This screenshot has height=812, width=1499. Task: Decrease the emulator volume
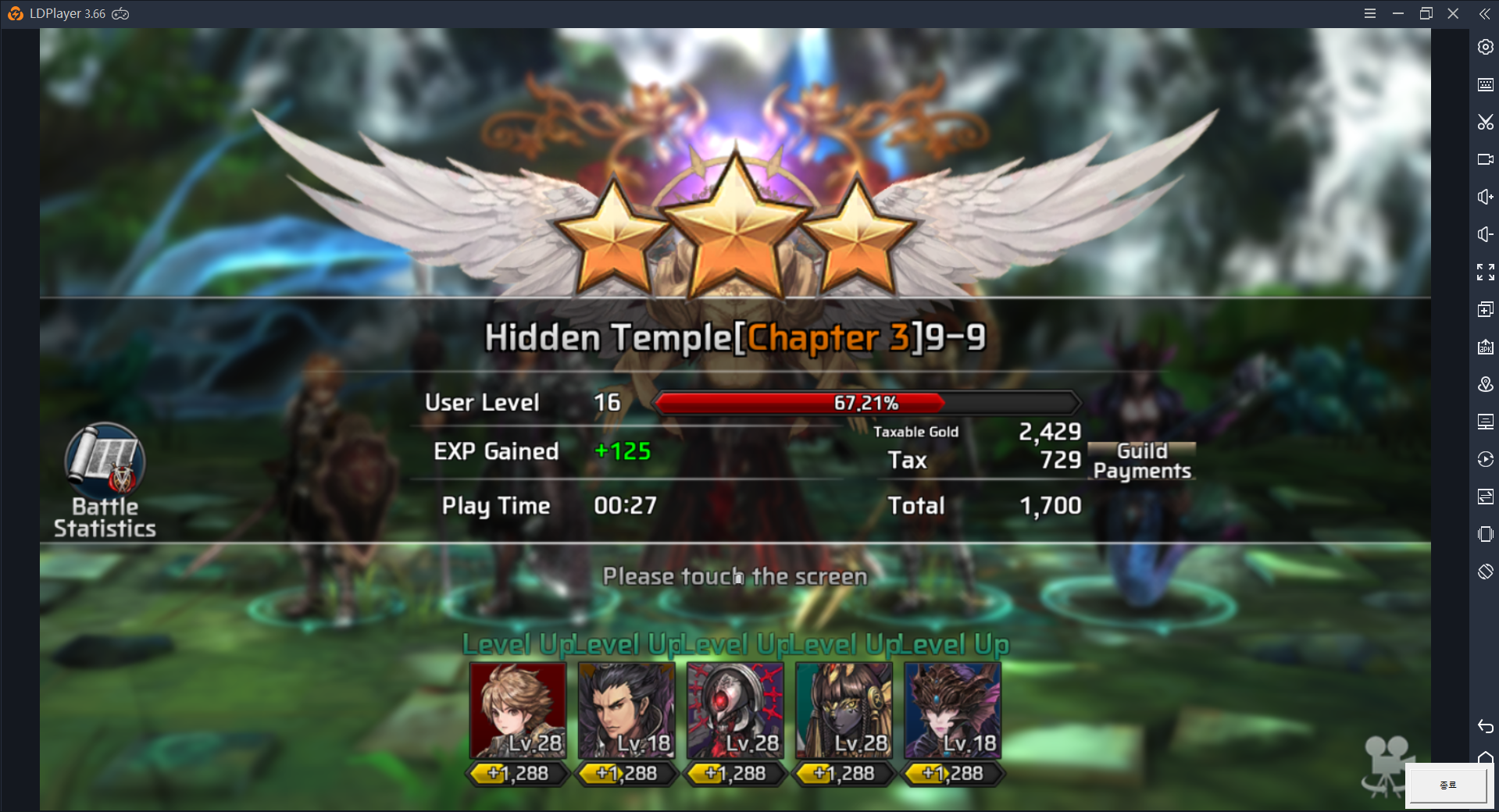pos(1485,233)
